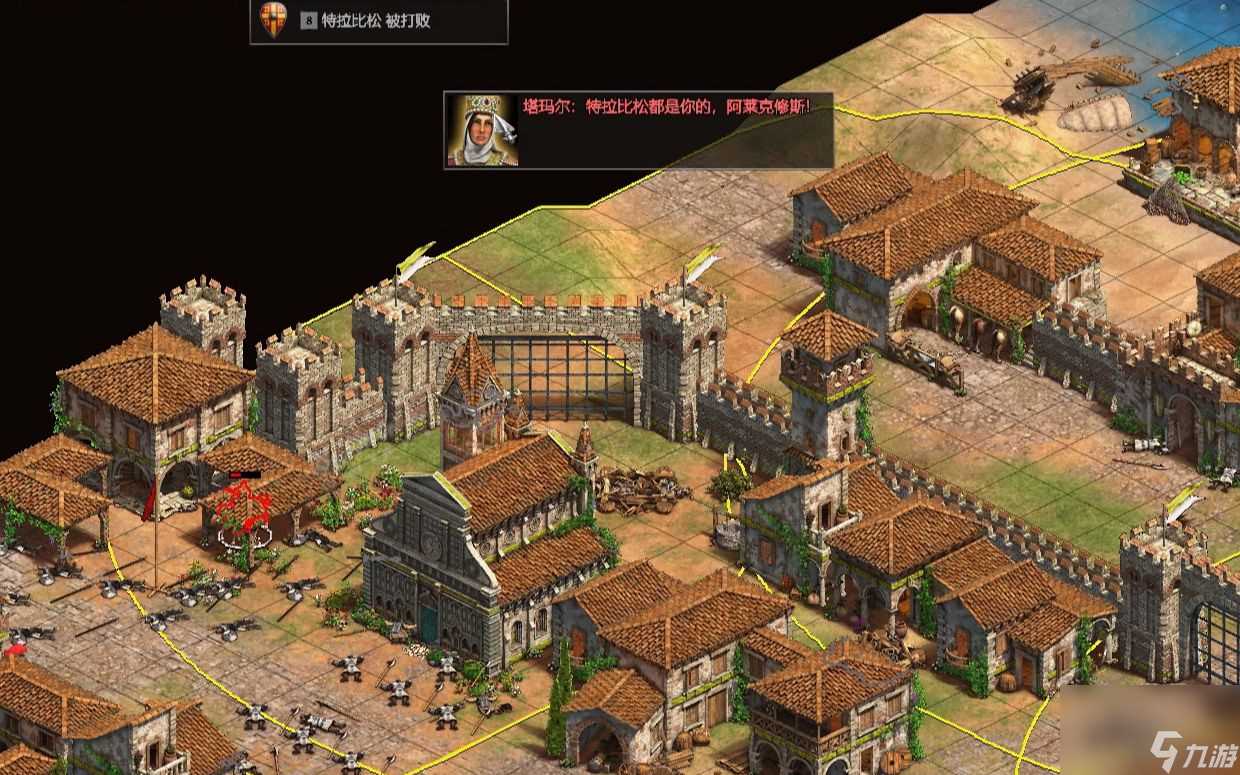Click Tamar's dialogue message text
Image resolution: width=1240 pixels, height=775 pixels.
[665, 106]
